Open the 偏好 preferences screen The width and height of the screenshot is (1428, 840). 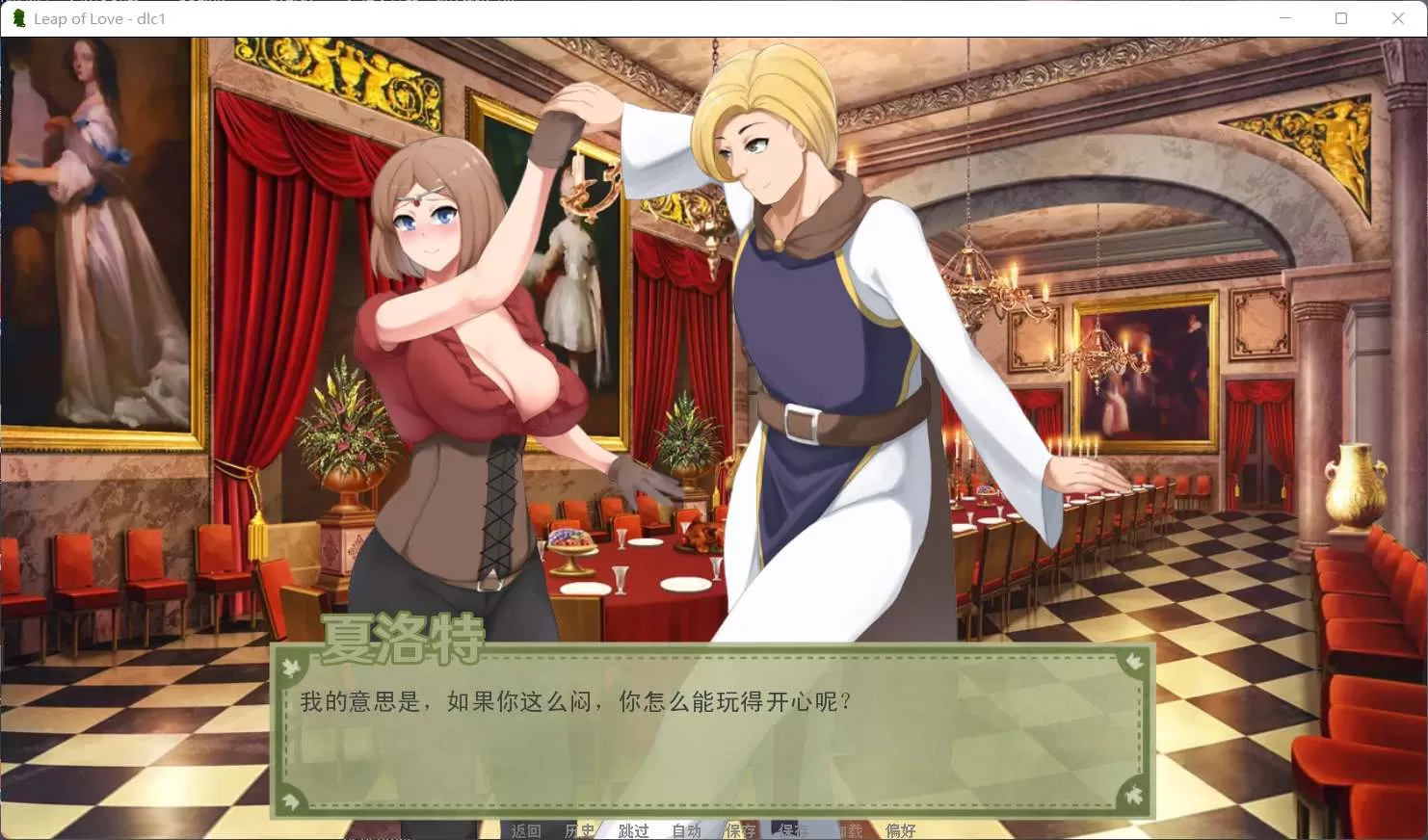pos(899,829)
